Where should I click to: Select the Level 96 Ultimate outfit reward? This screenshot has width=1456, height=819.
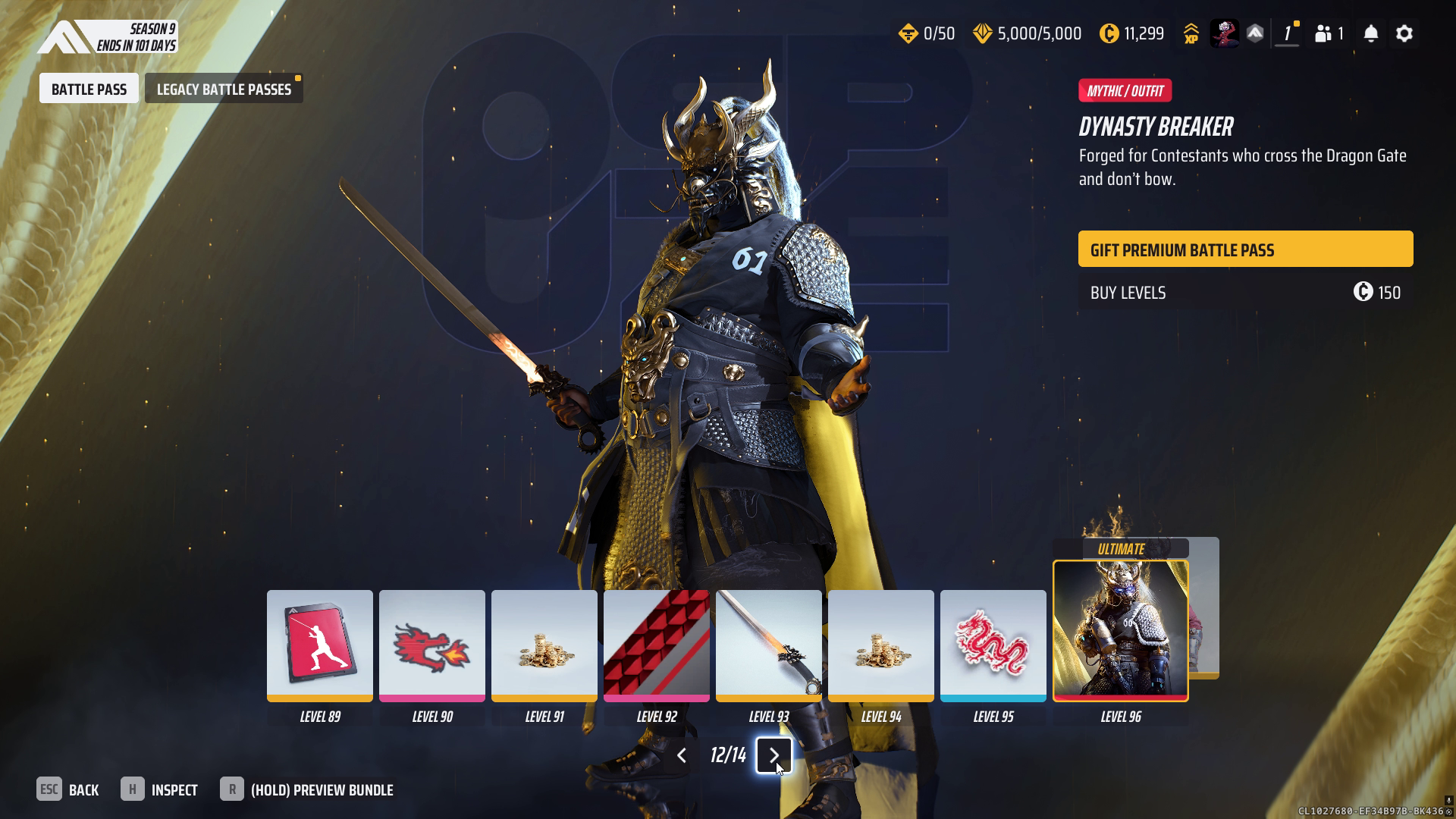tap(1120, 630)
